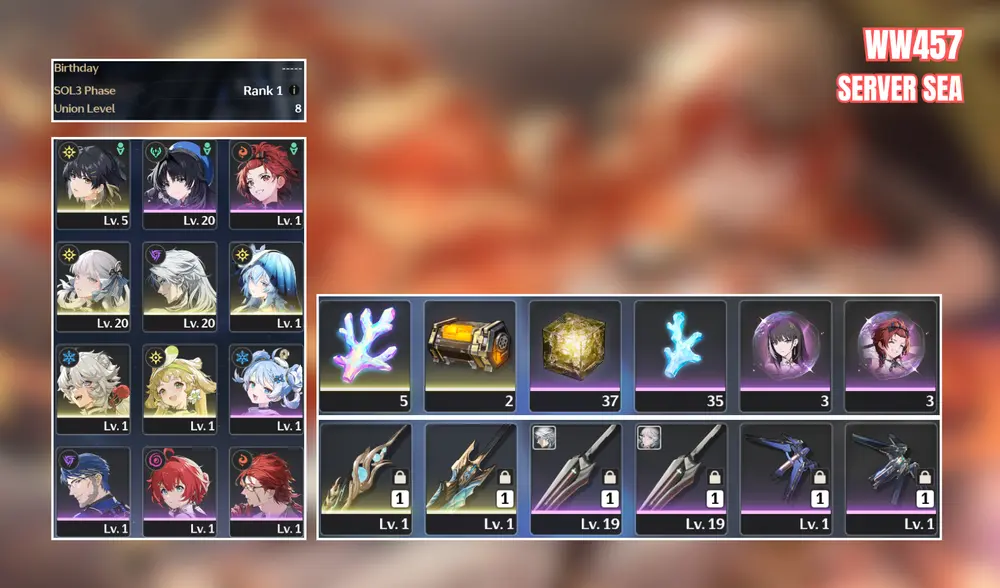Open the silver-haired man's portrait at Lv. 20

pos(180,283)
